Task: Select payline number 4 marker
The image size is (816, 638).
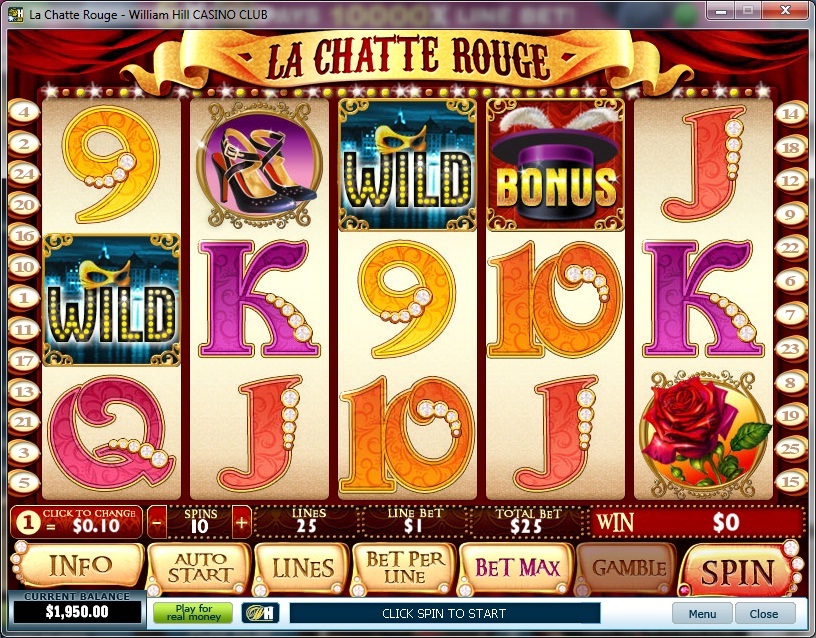Action: (x=22, y=112)
